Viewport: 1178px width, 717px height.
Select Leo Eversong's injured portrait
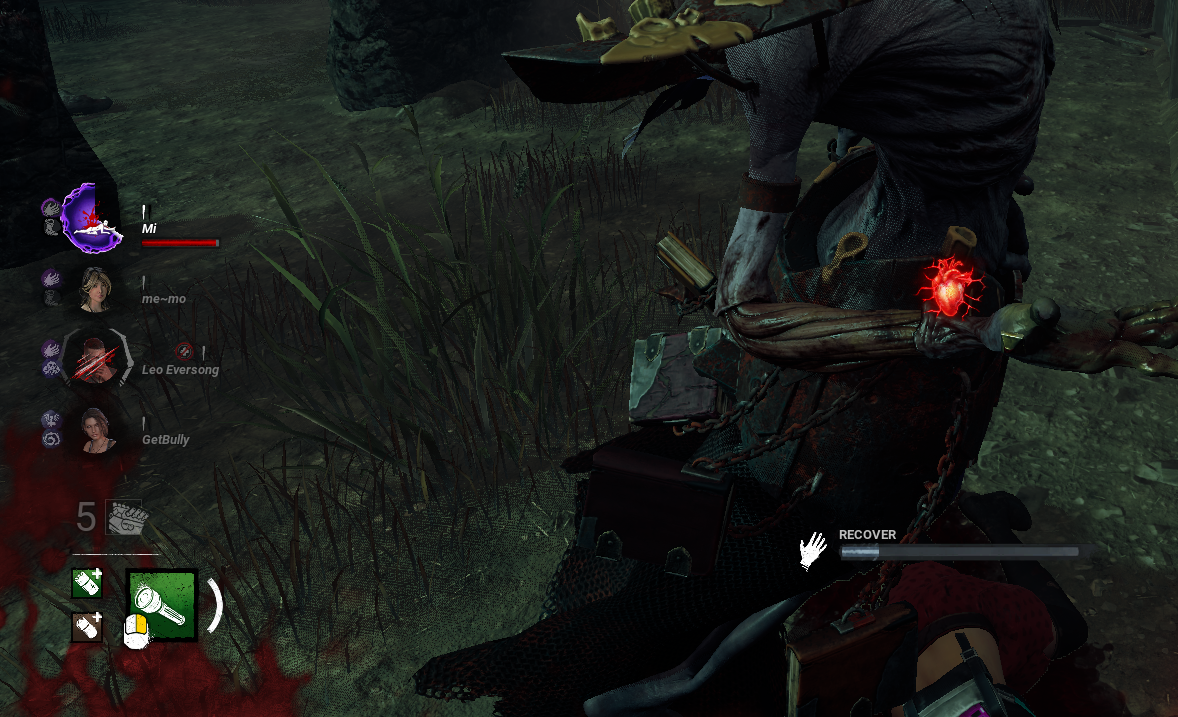(93, 359)
